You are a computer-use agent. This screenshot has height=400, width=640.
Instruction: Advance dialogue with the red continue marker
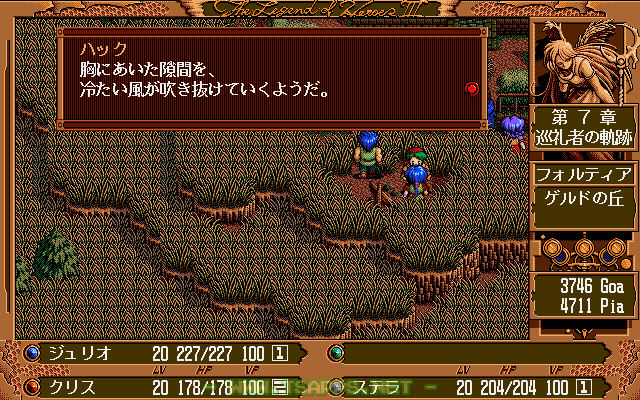(x=472, y=89)
